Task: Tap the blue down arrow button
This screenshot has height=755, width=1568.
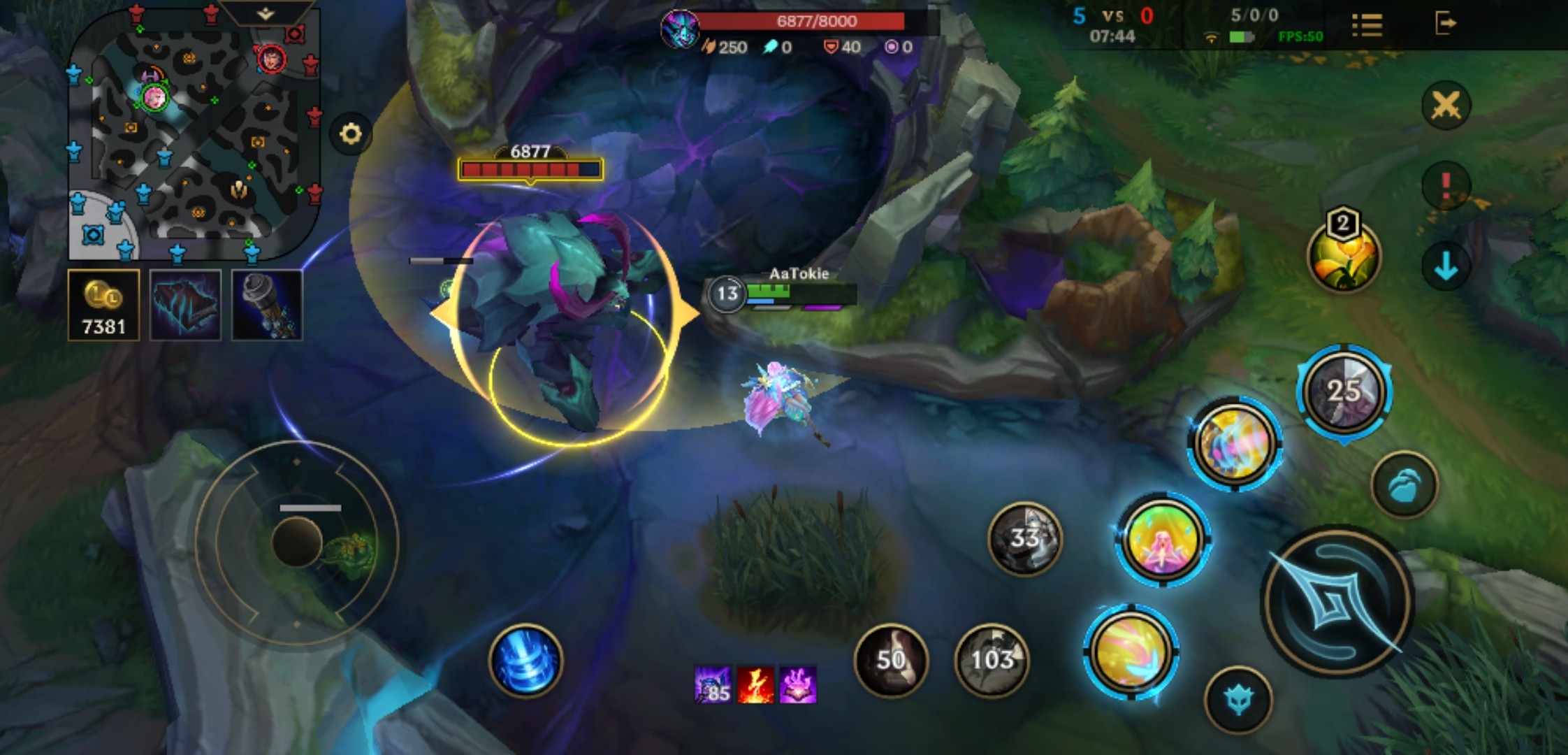Action: click(x=1446, y=266)
